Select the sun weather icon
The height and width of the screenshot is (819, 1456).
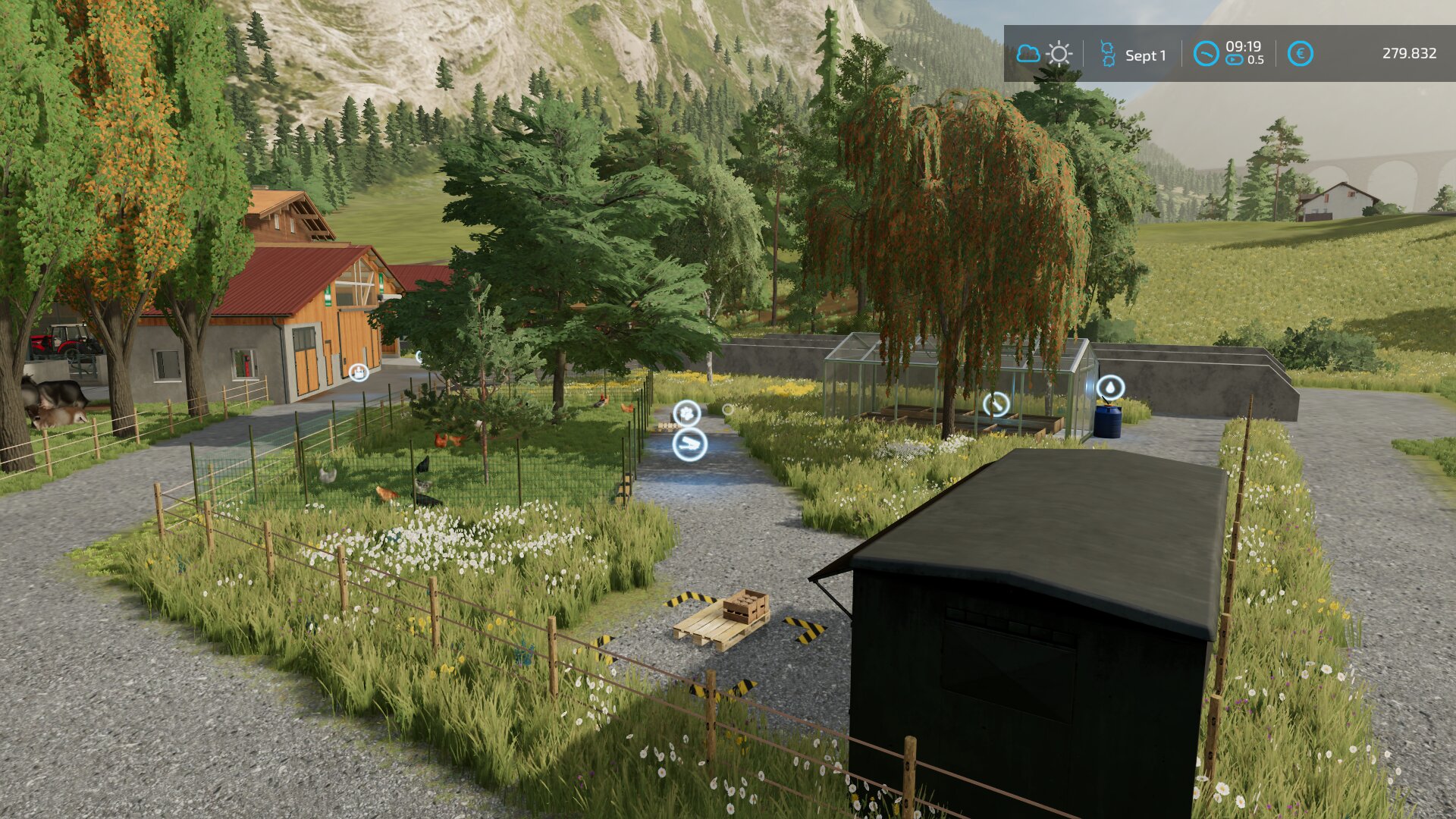coord(1059,54)
